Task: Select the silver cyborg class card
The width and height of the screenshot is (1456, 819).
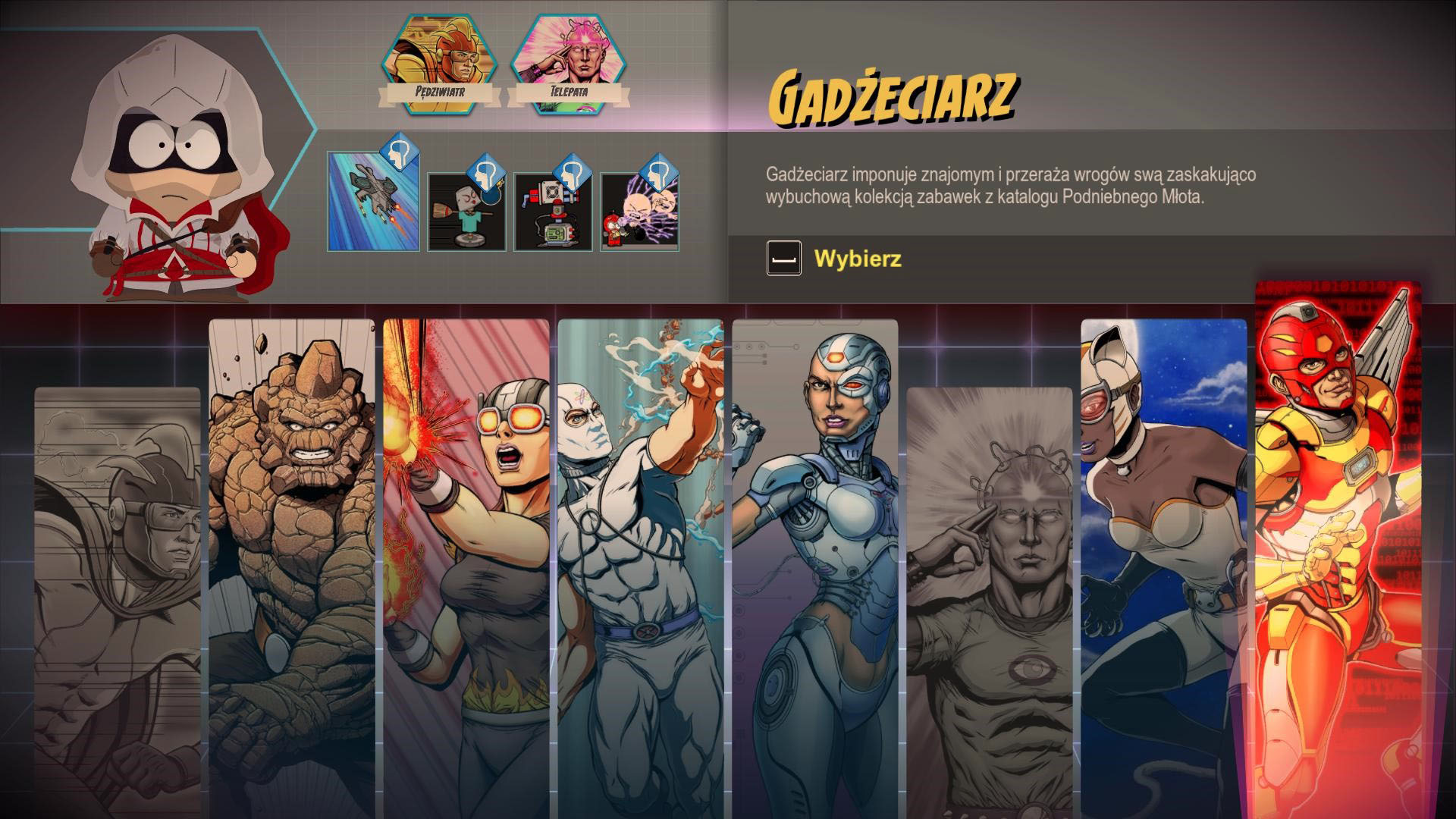Action: pyautogui.click(x=815, y=561)
